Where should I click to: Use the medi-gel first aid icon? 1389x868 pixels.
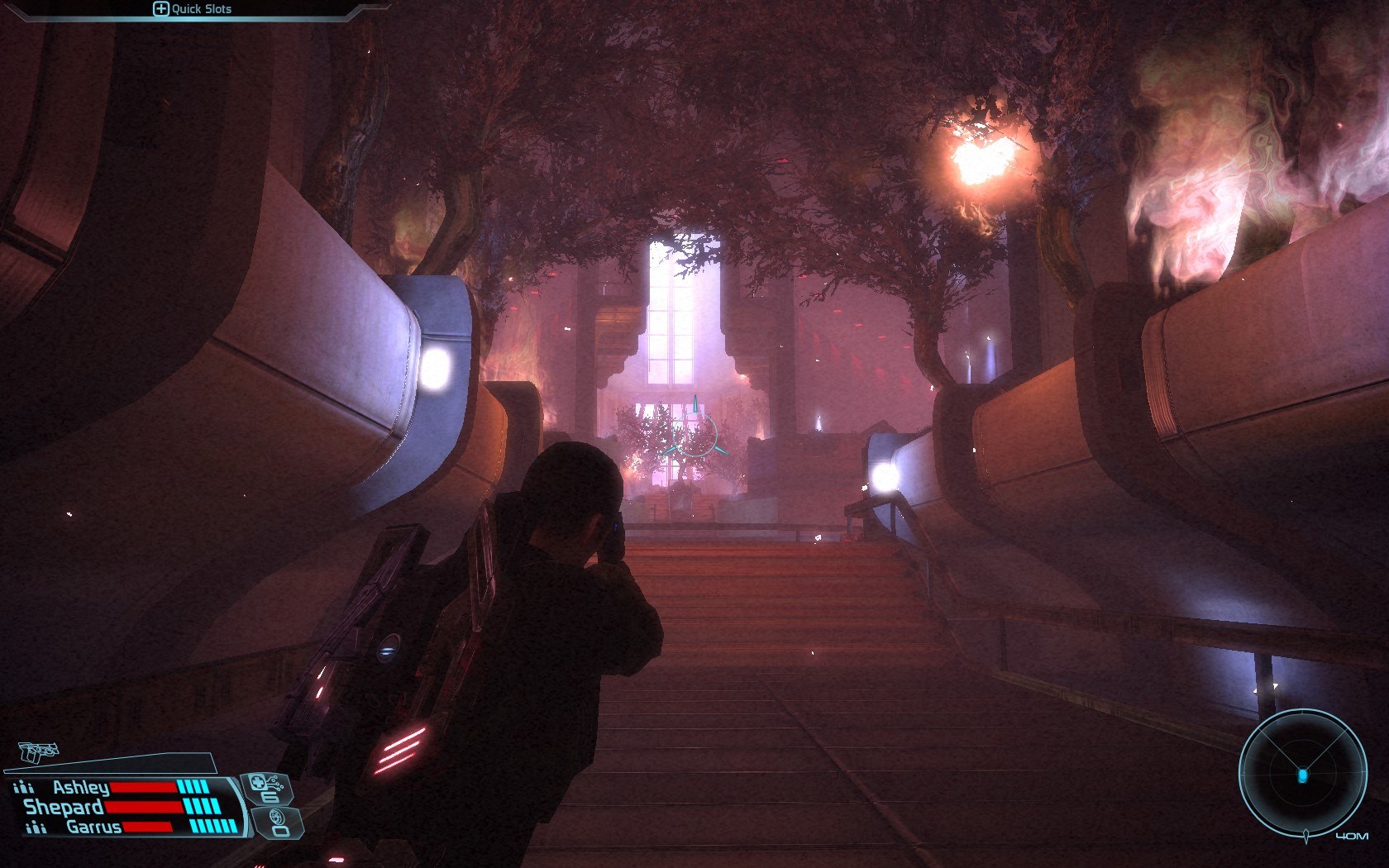tap(265, 787)
